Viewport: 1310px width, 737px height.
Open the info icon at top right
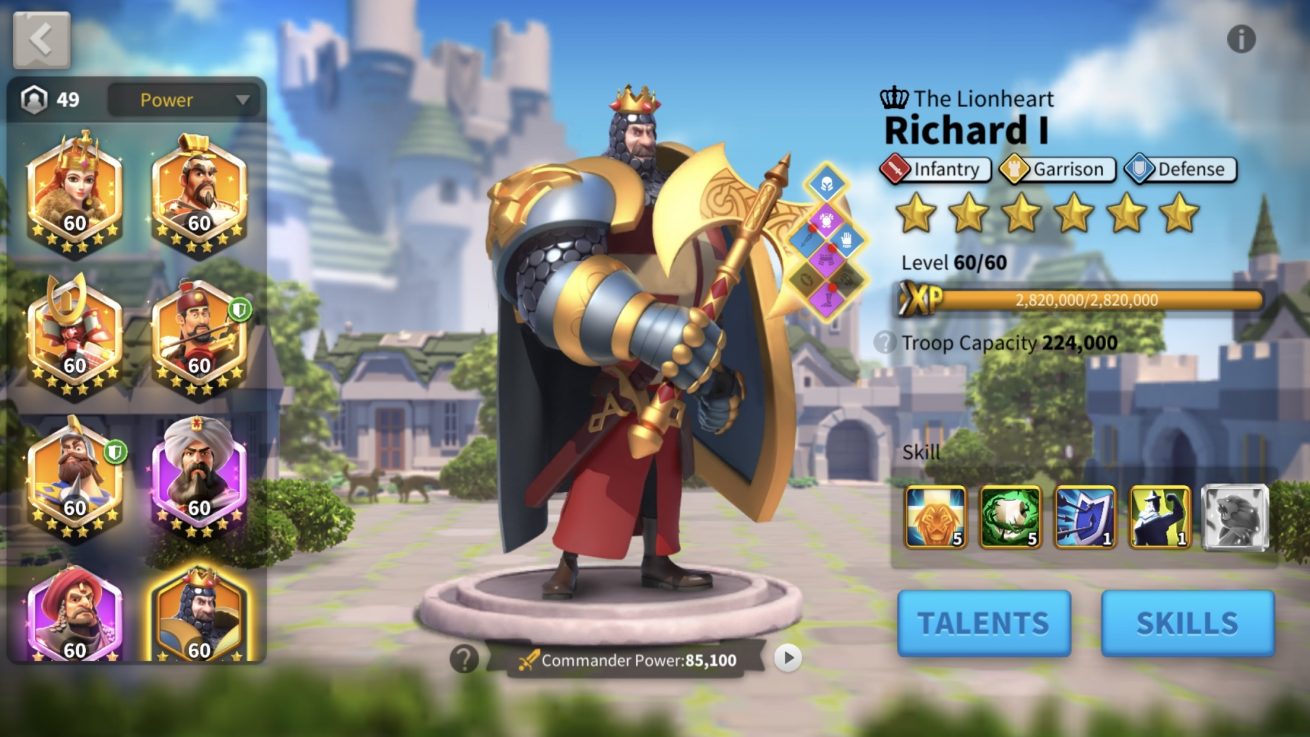1240,39
